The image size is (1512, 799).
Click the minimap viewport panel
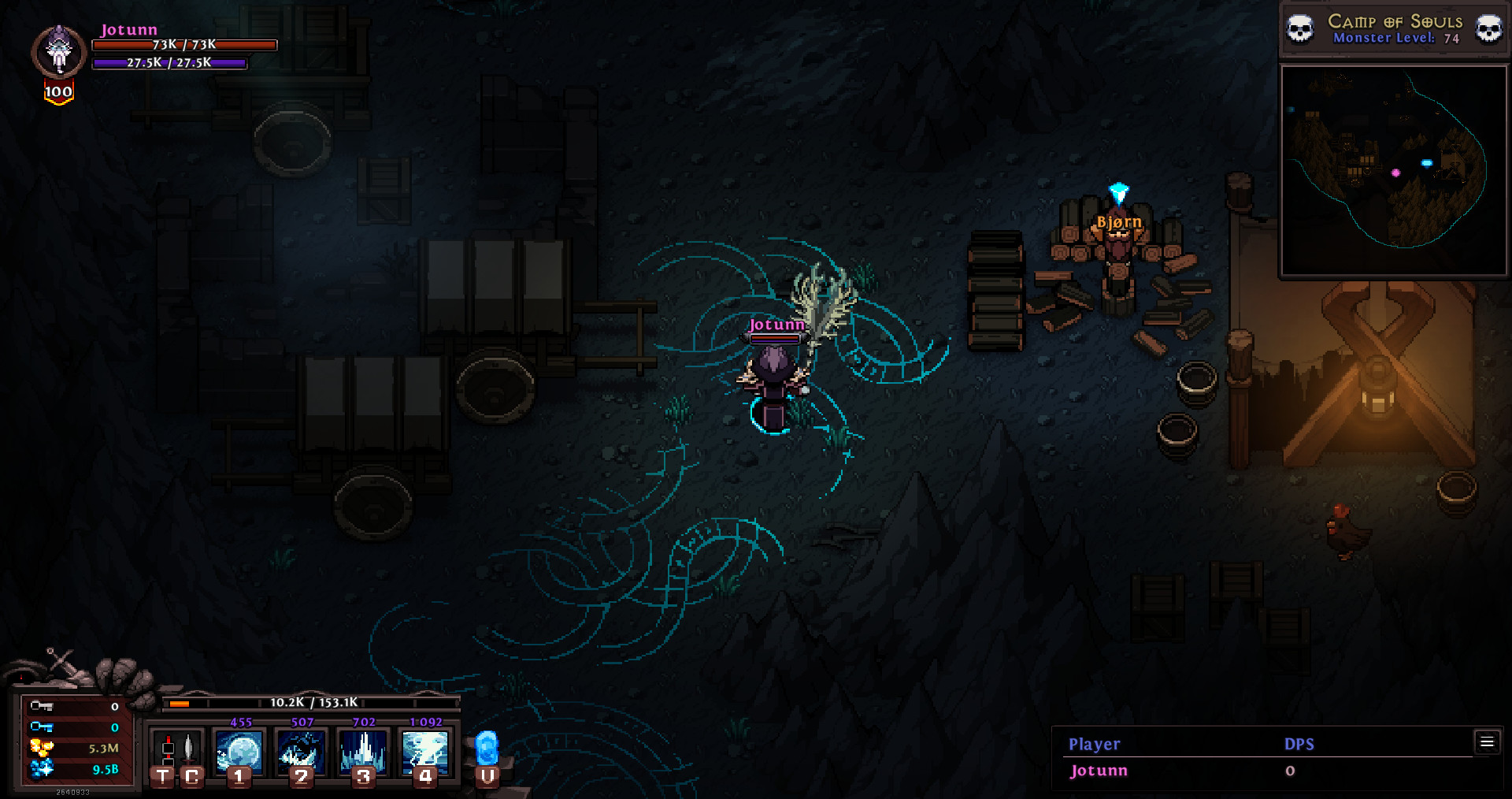(x=1392, y=169)
